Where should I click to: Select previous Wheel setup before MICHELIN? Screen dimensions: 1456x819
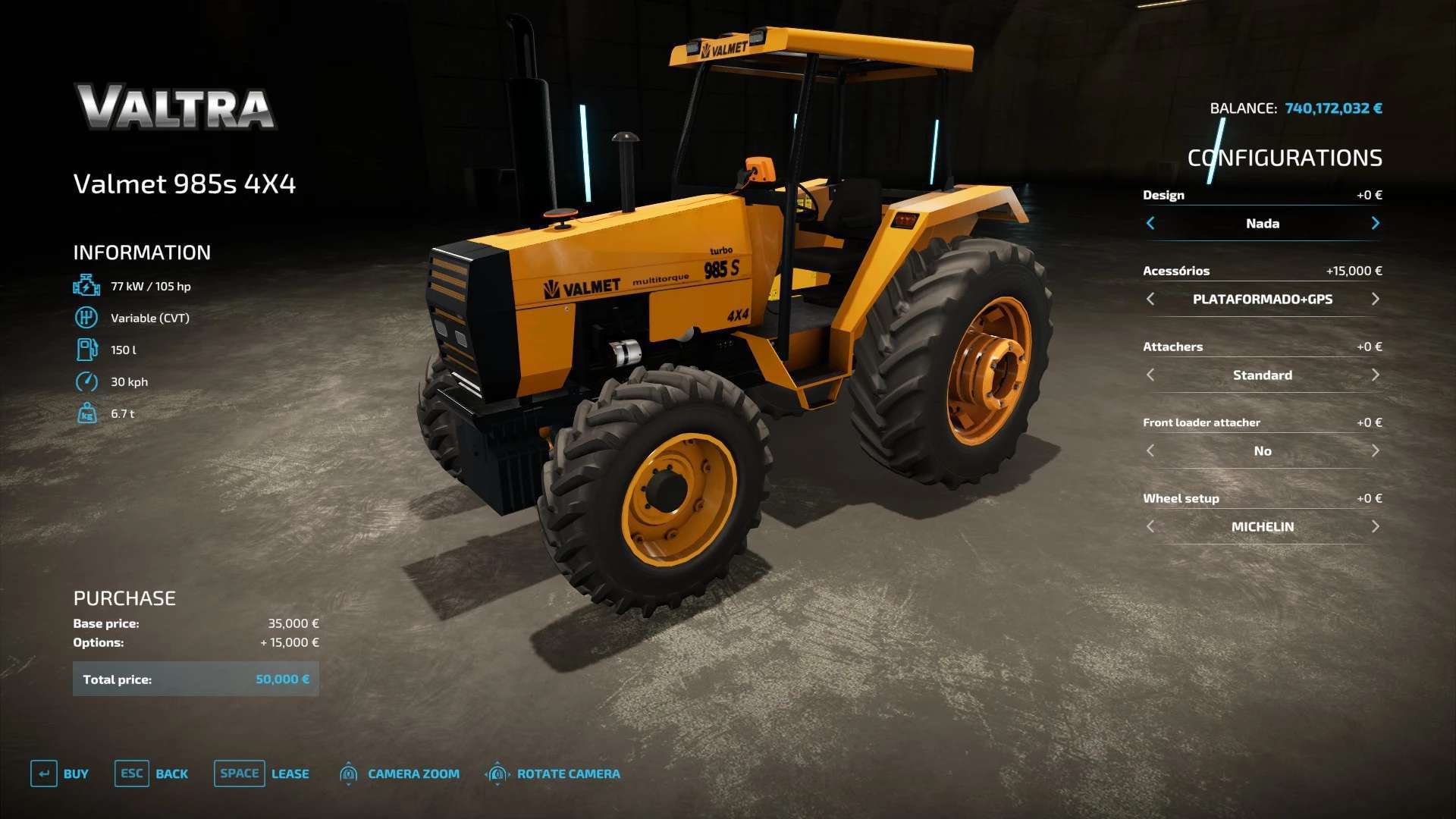1150,526
